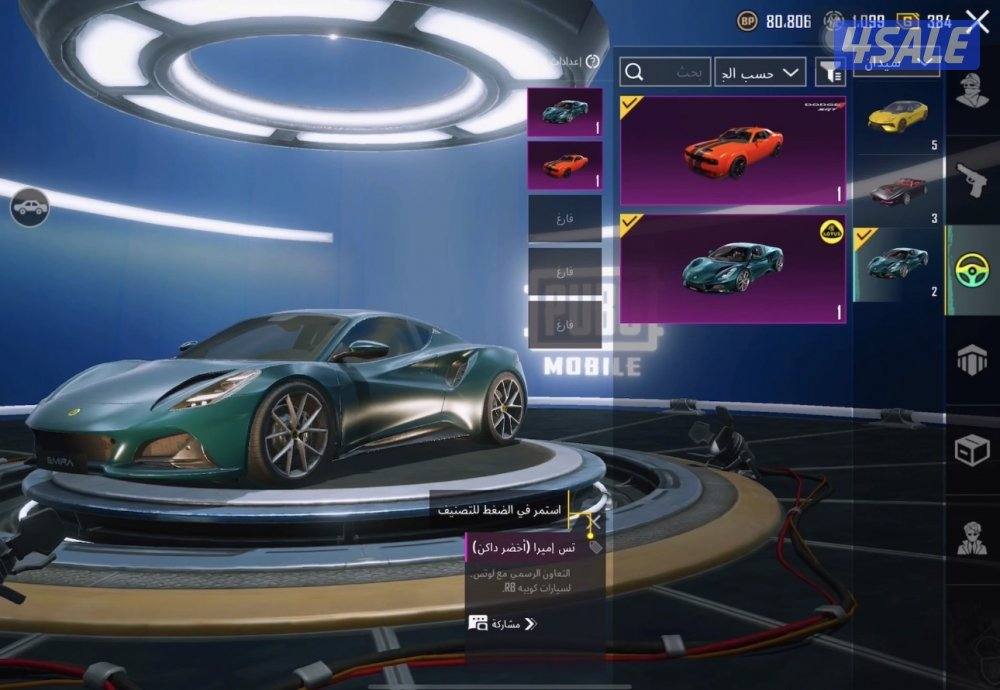Image resolution: width=1000 pixels, height=690 pixels.
Task: Switch to the weapons pistol tab
Action: [x=972, y=182]
